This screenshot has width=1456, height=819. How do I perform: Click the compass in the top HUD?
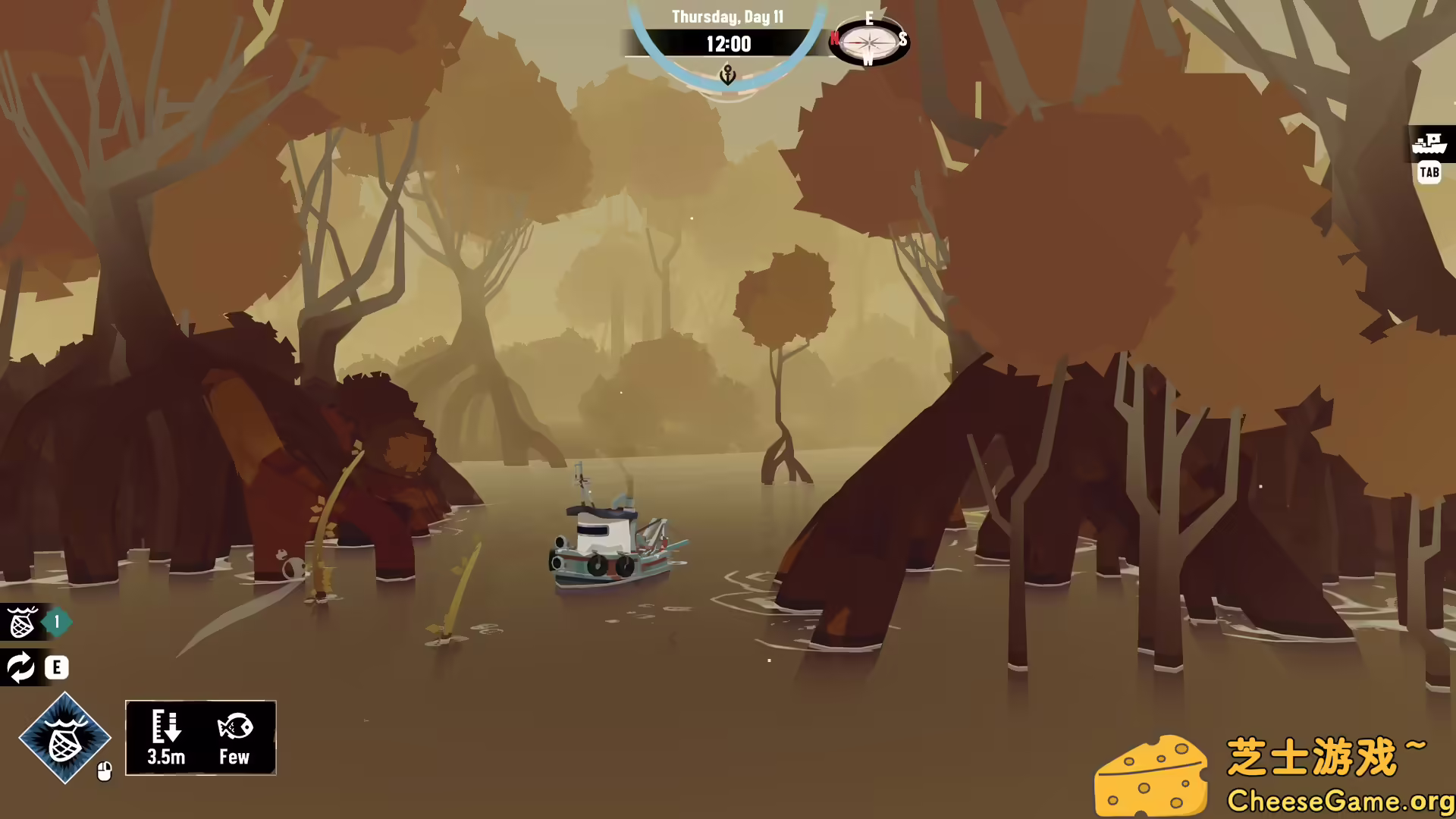point(869,40)
